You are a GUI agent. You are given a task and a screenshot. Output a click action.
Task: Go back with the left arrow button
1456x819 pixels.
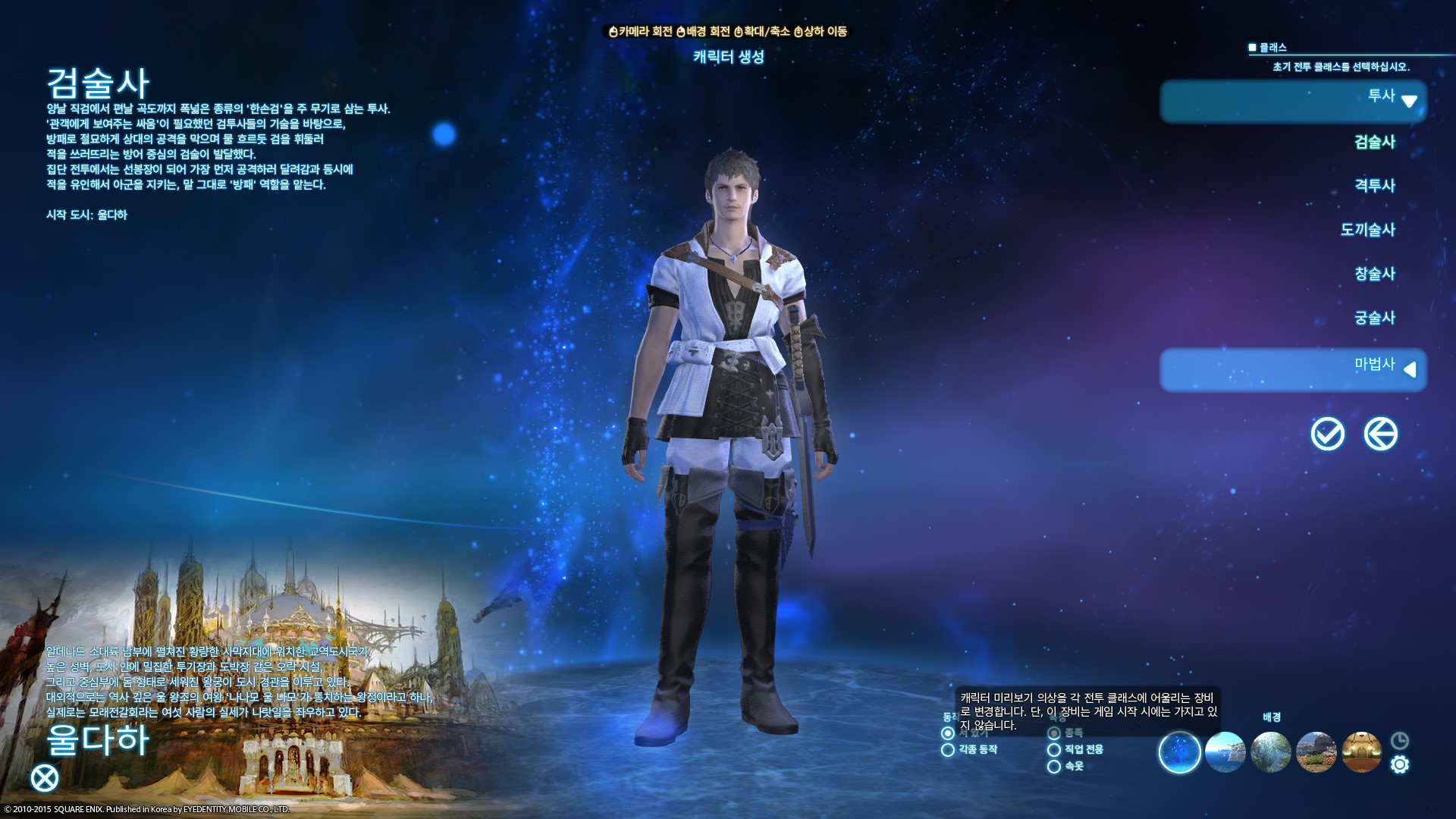coord(1380,435)
